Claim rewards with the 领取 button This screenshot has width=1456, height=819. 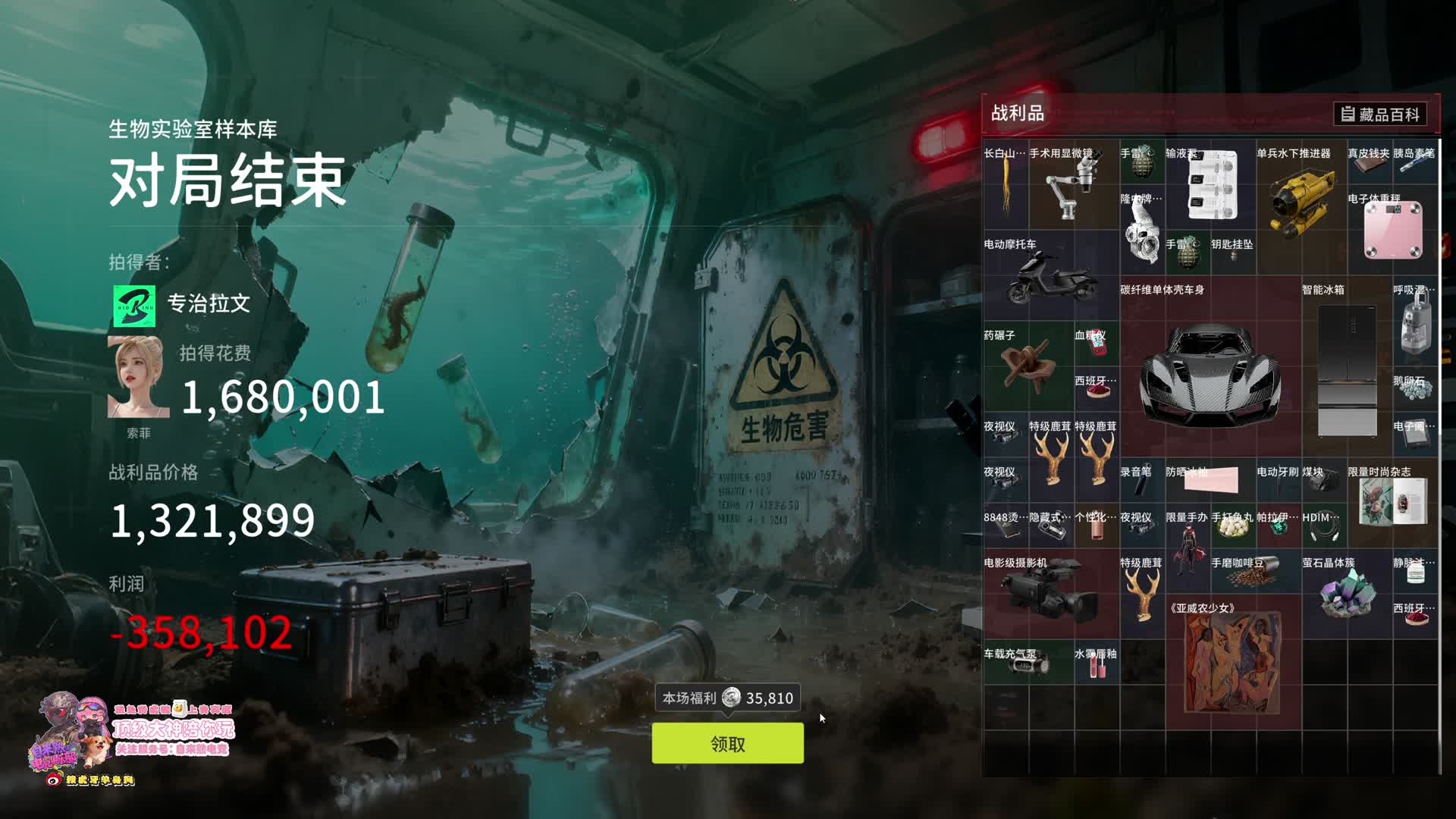point(727,743)
